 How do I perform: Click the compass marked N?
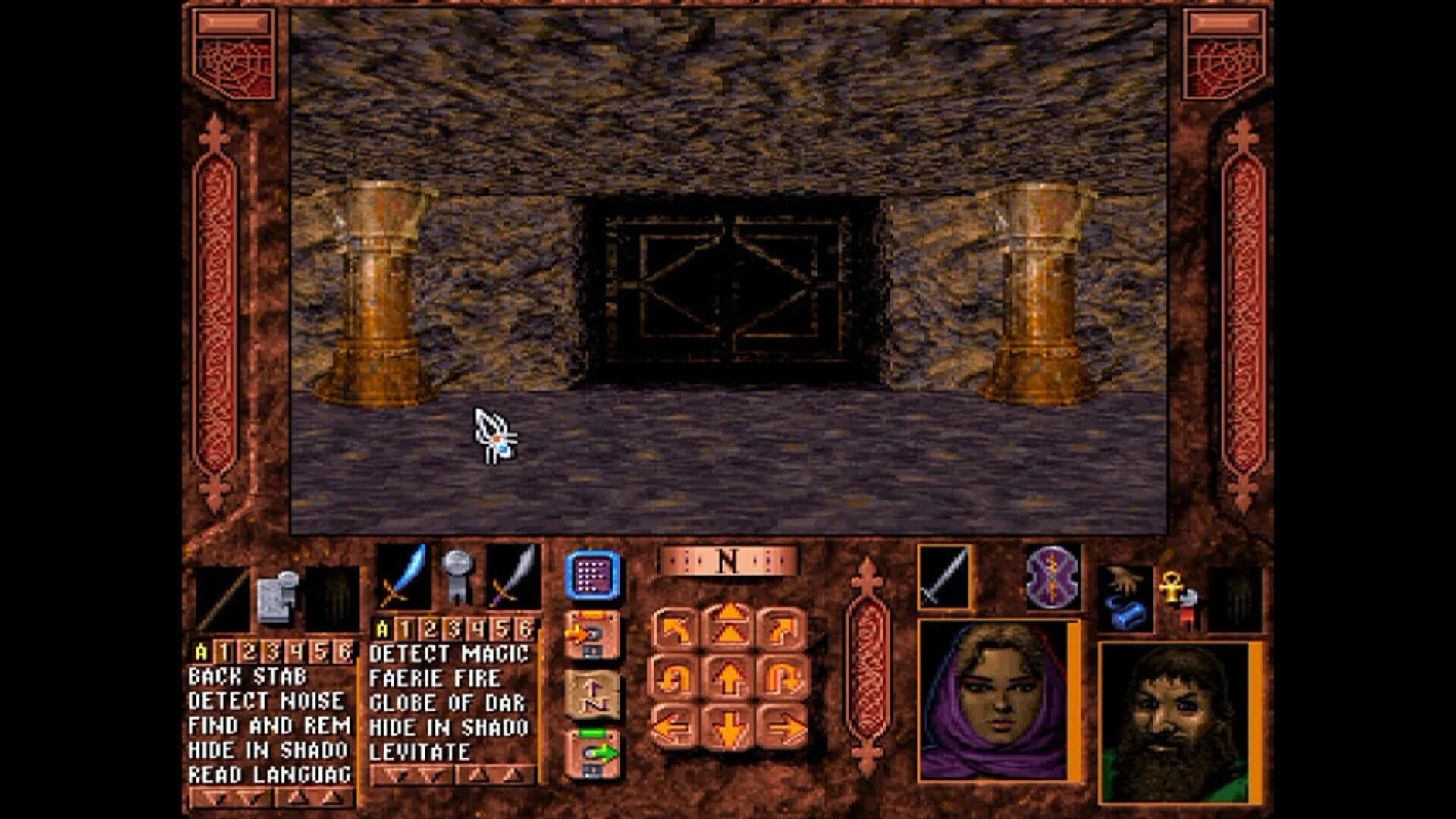point(726,563)
